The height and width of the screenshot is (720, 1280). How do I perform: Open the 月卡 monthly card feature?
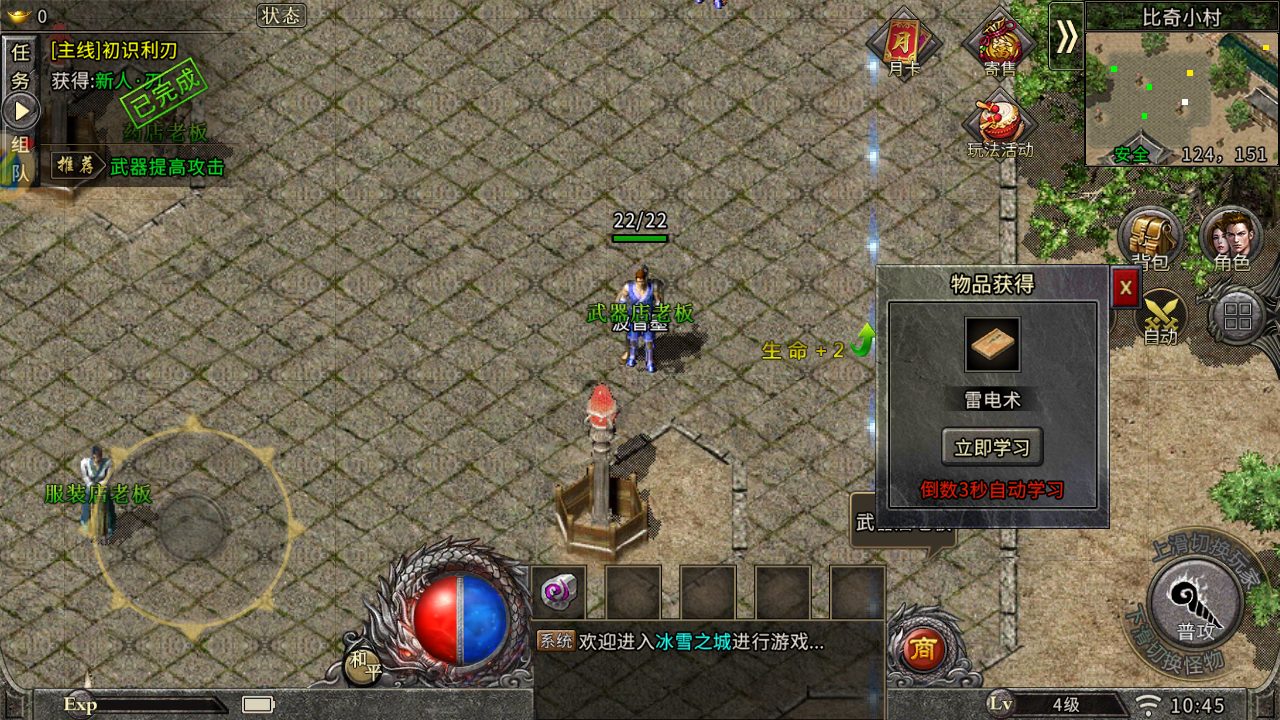point(903,45)
